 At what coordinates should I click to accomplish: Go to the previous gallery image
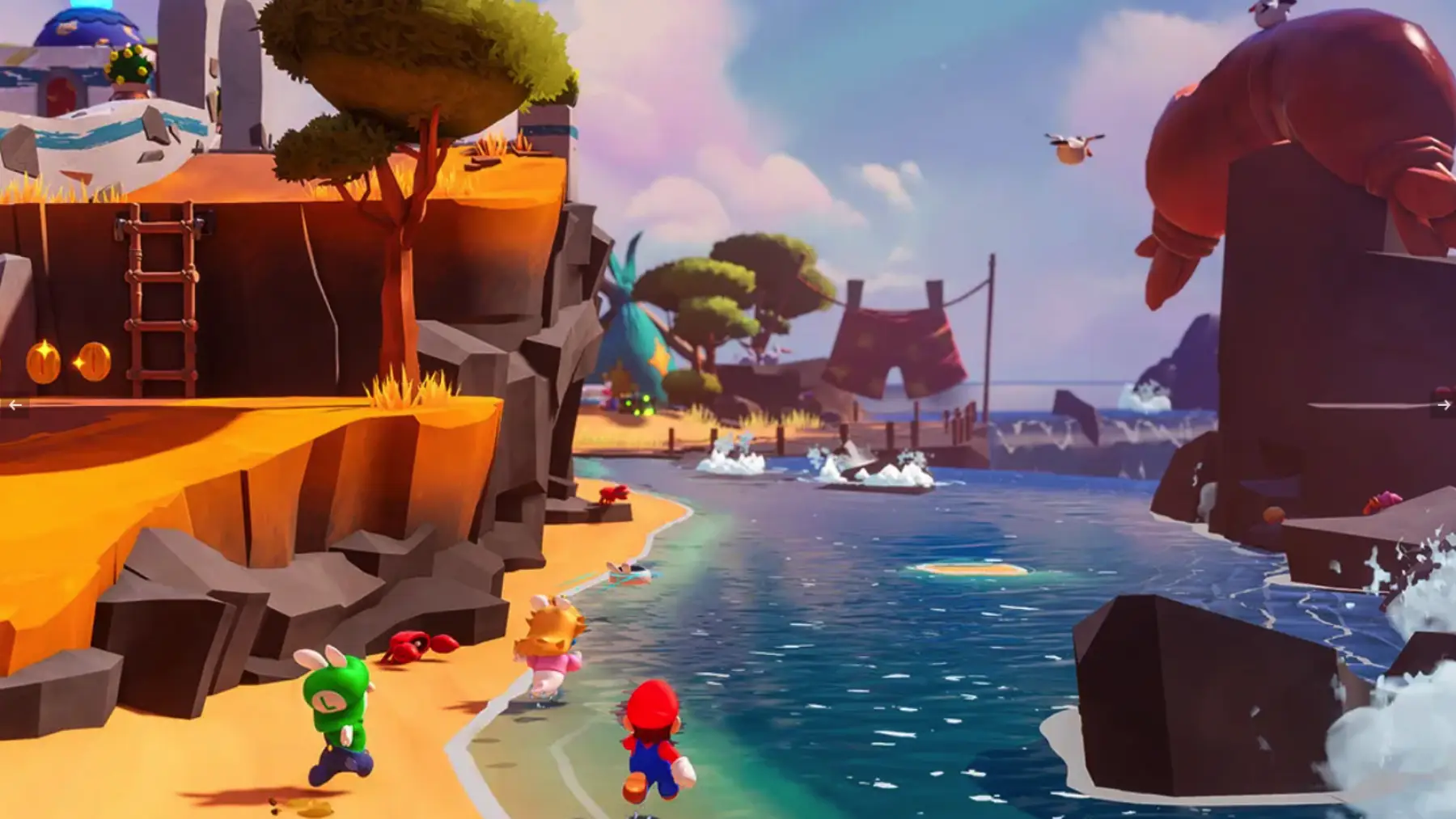(15, 405)
